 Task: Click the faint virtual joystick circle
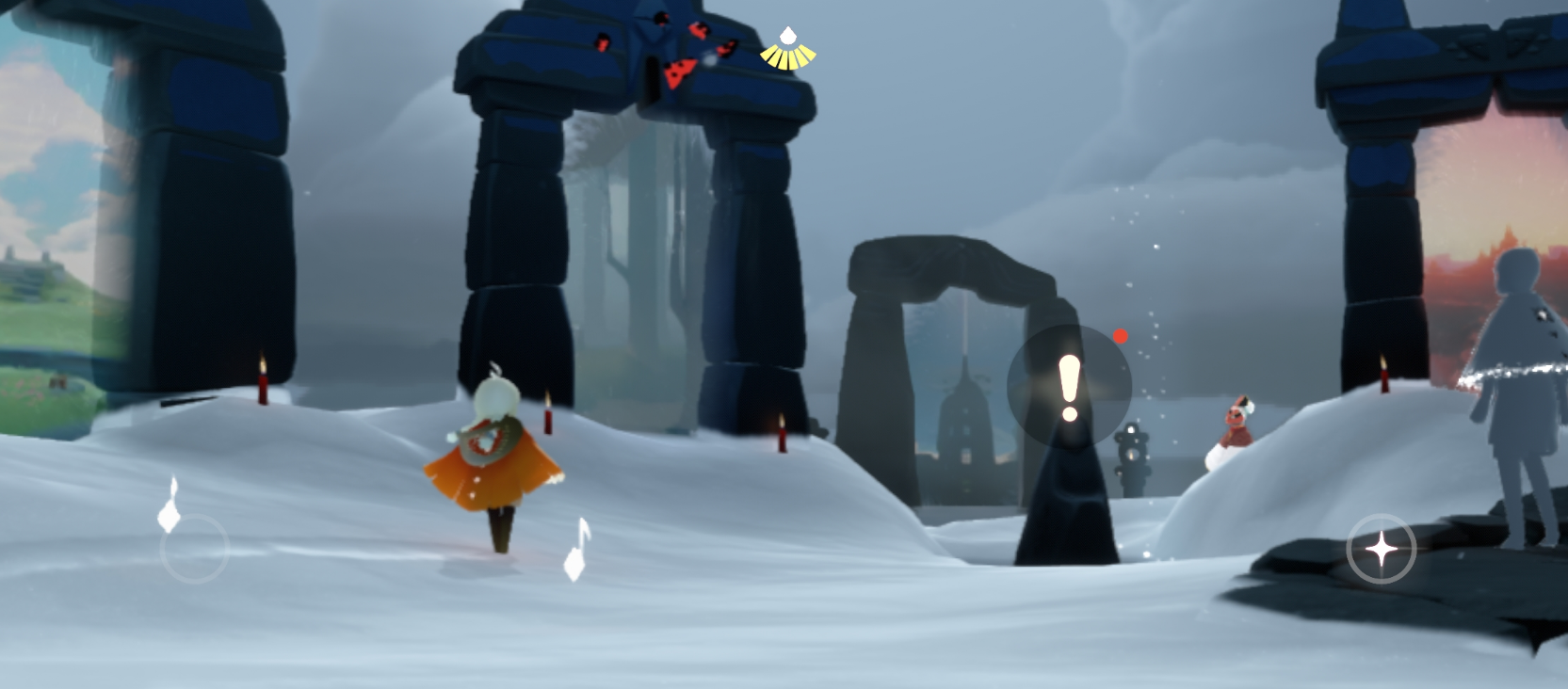click(195, 548)
